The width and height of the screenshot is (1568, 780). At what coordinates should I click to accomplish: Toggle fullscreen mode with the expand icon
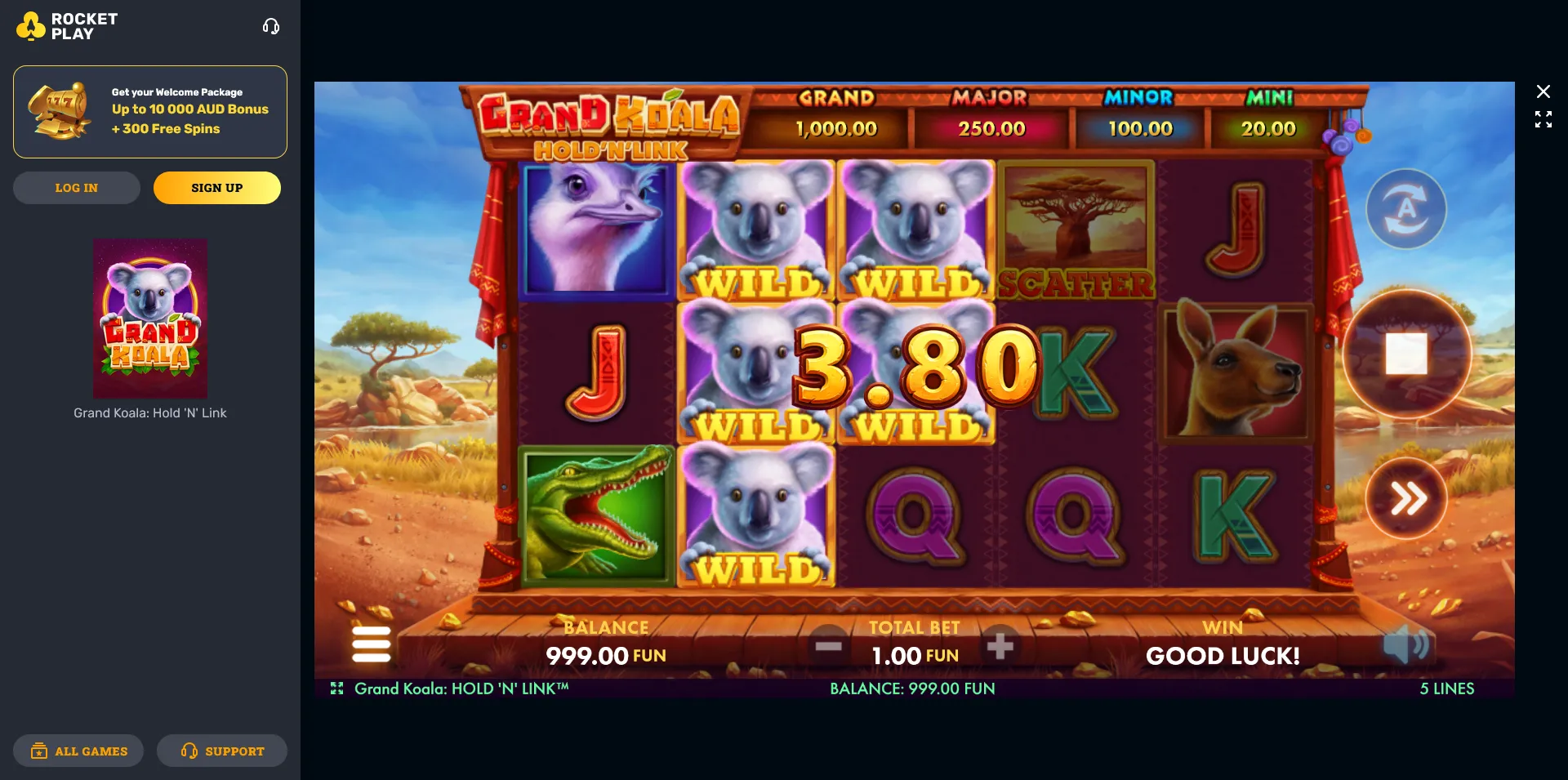point(1543,119)
